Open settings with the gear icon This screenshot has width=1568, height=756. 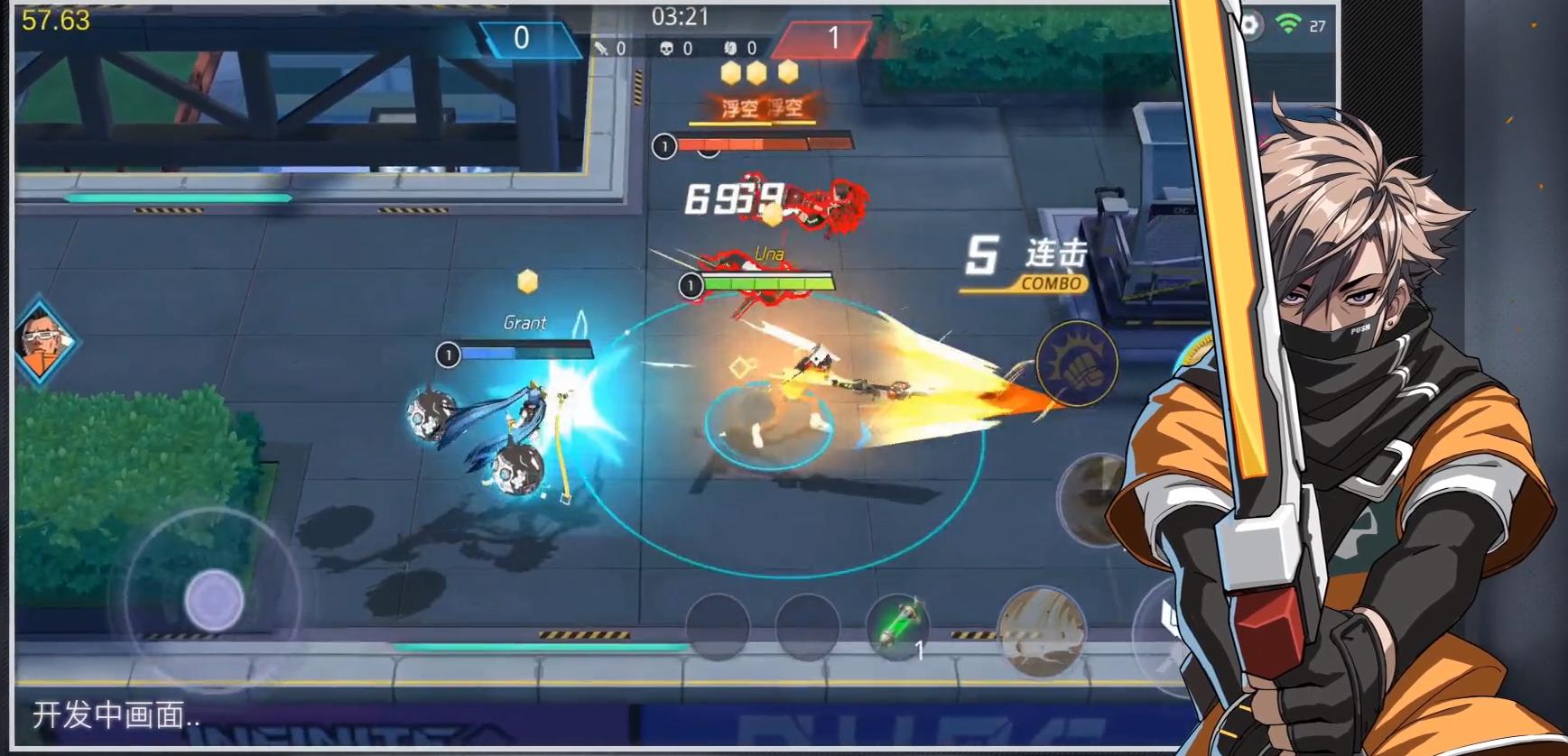tap(1249, 25)
